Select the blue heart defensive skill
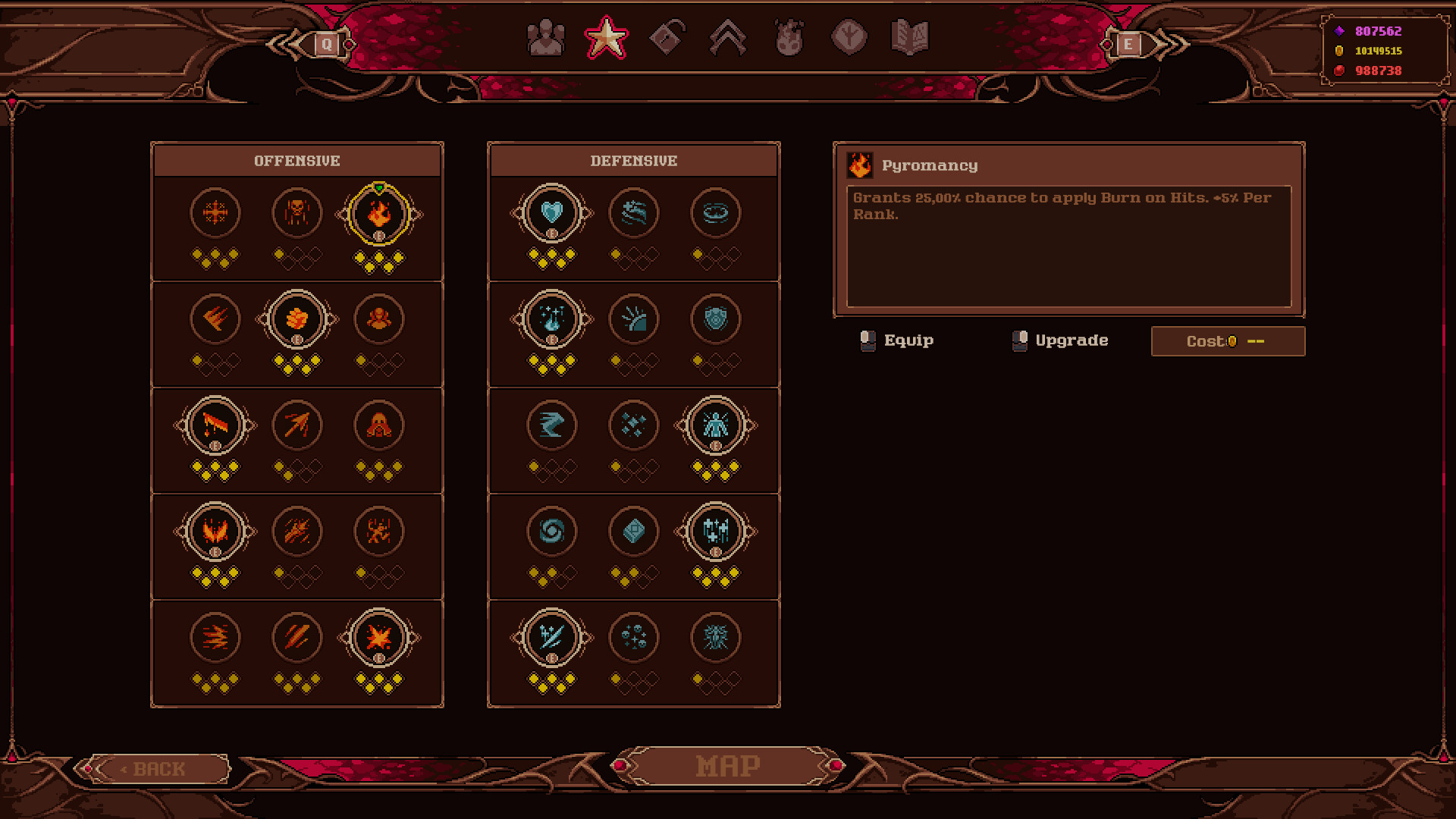Image resolution: width=1456 pixels, height=819 pixels. point(551,213)
